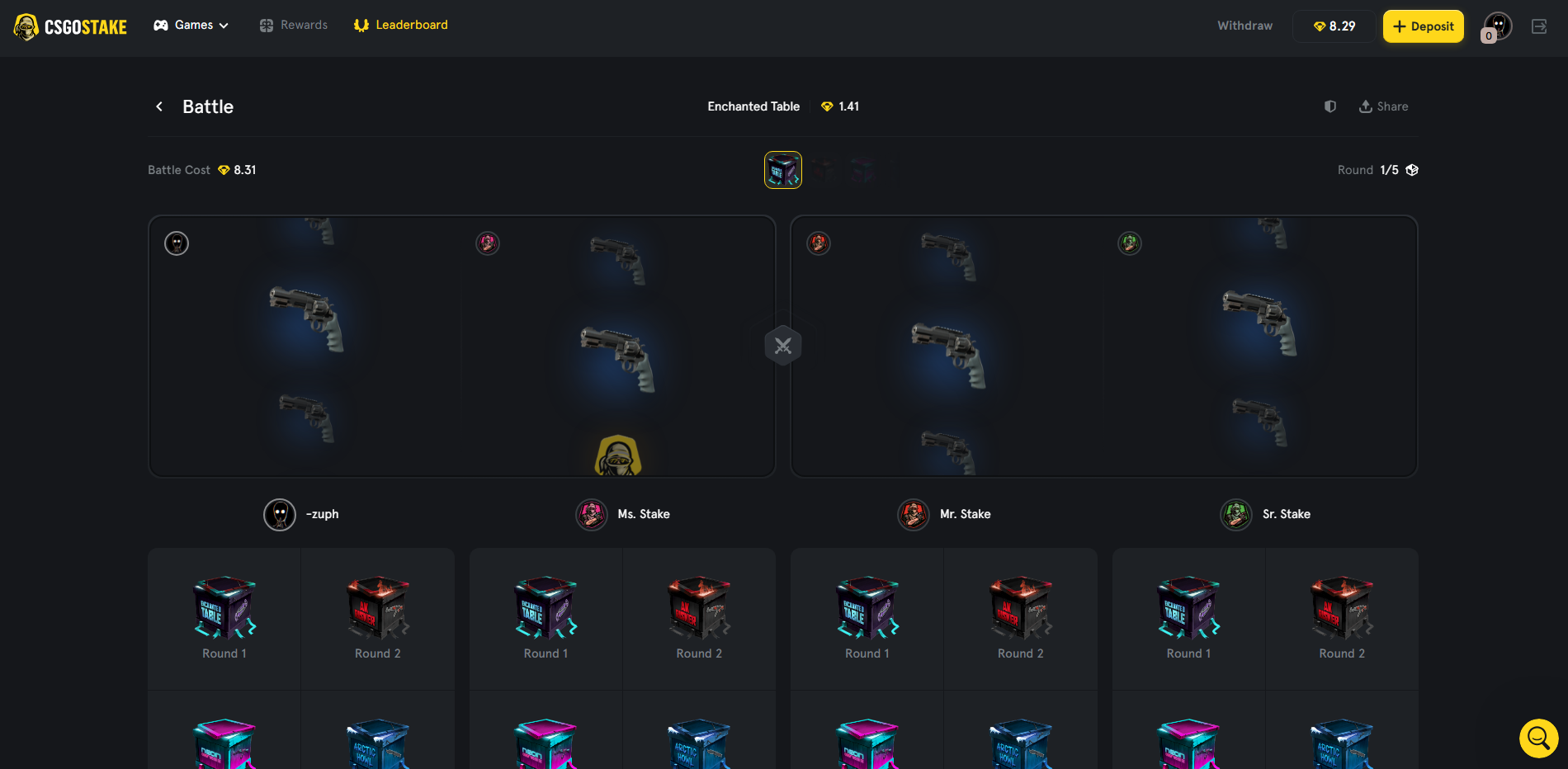Click the -zuph player avatar
The width and height of the screenshot is (1568, 769).
pyautogui.click(x=279, y=514)
